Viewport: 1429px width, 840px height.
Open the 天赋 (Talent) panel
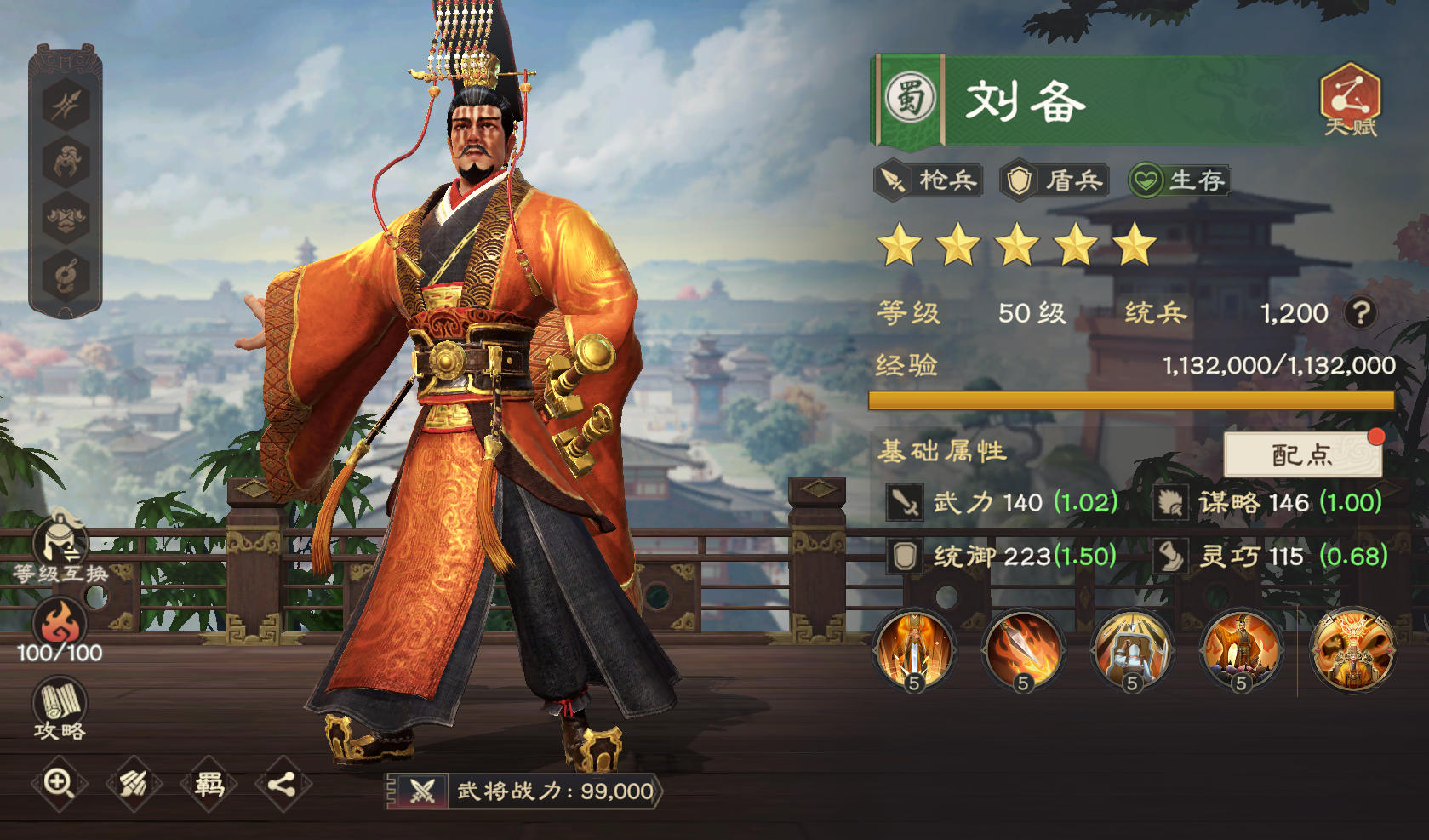(1350, 101)
